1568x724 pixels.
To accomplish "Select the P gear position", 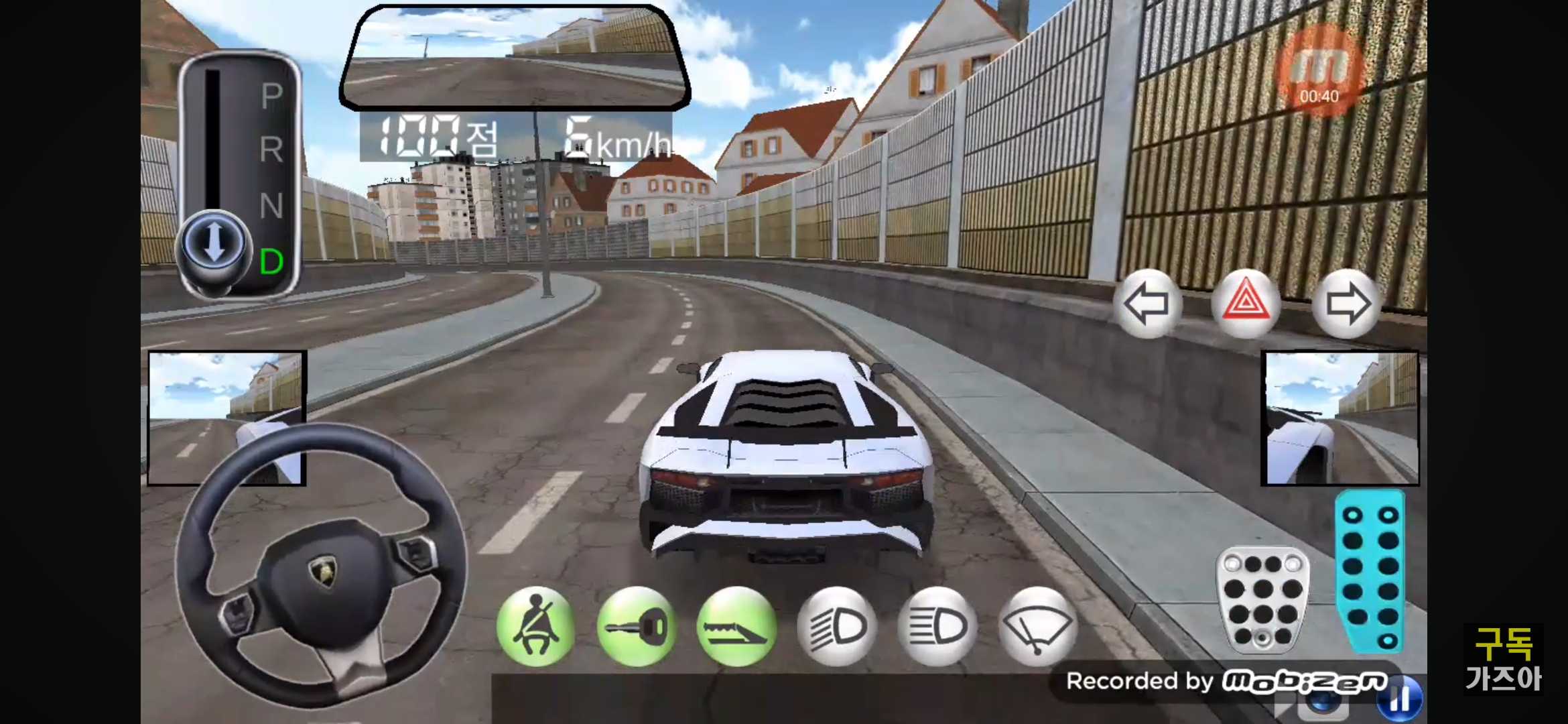I will 271,96.
